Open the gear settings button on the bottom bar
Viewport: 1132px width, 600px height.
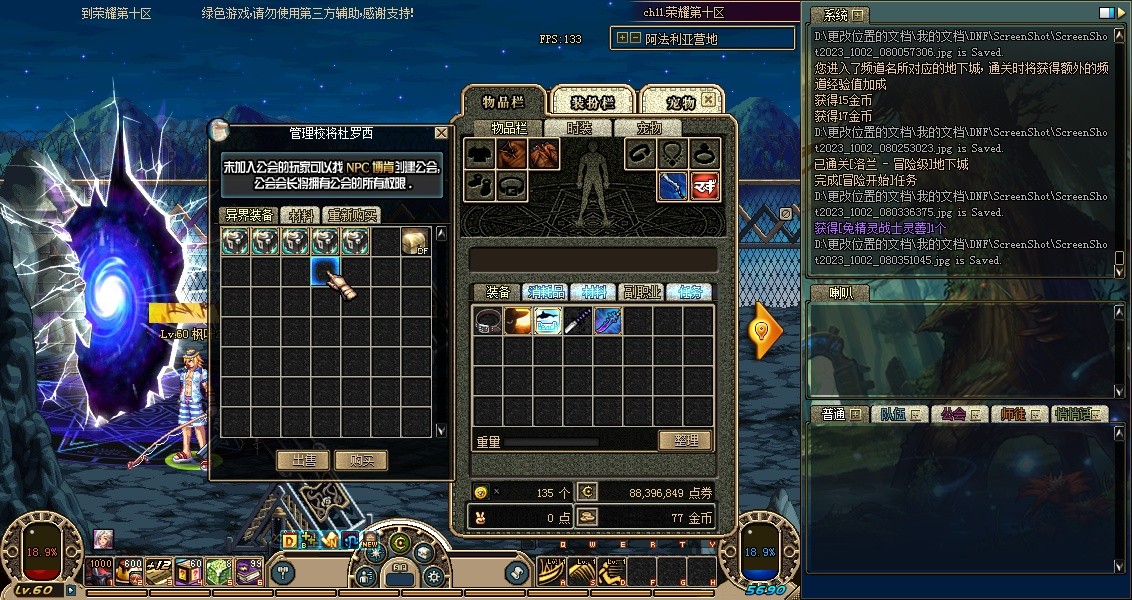click(x=433, y=577)
